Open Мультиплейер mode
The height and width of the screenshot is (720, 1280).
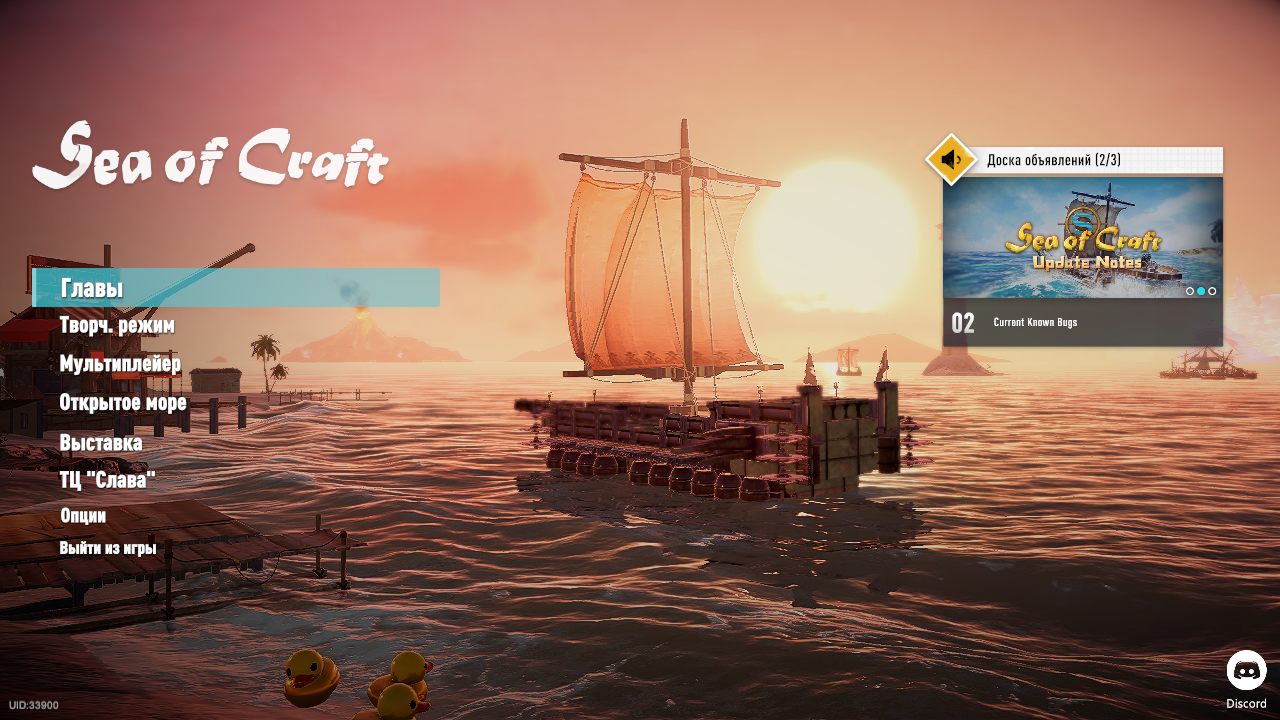pos(122,364)
